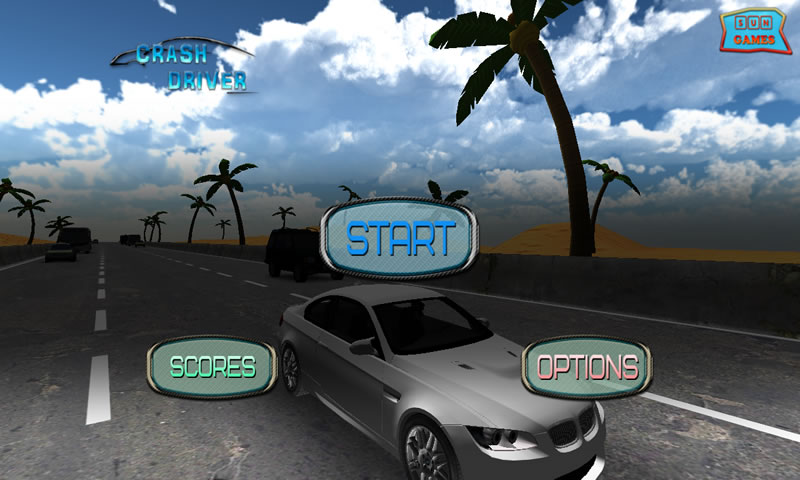Tap the BUN Games logo badge
The height and width of the screenshot is (480, 800).
click(754, 31)
